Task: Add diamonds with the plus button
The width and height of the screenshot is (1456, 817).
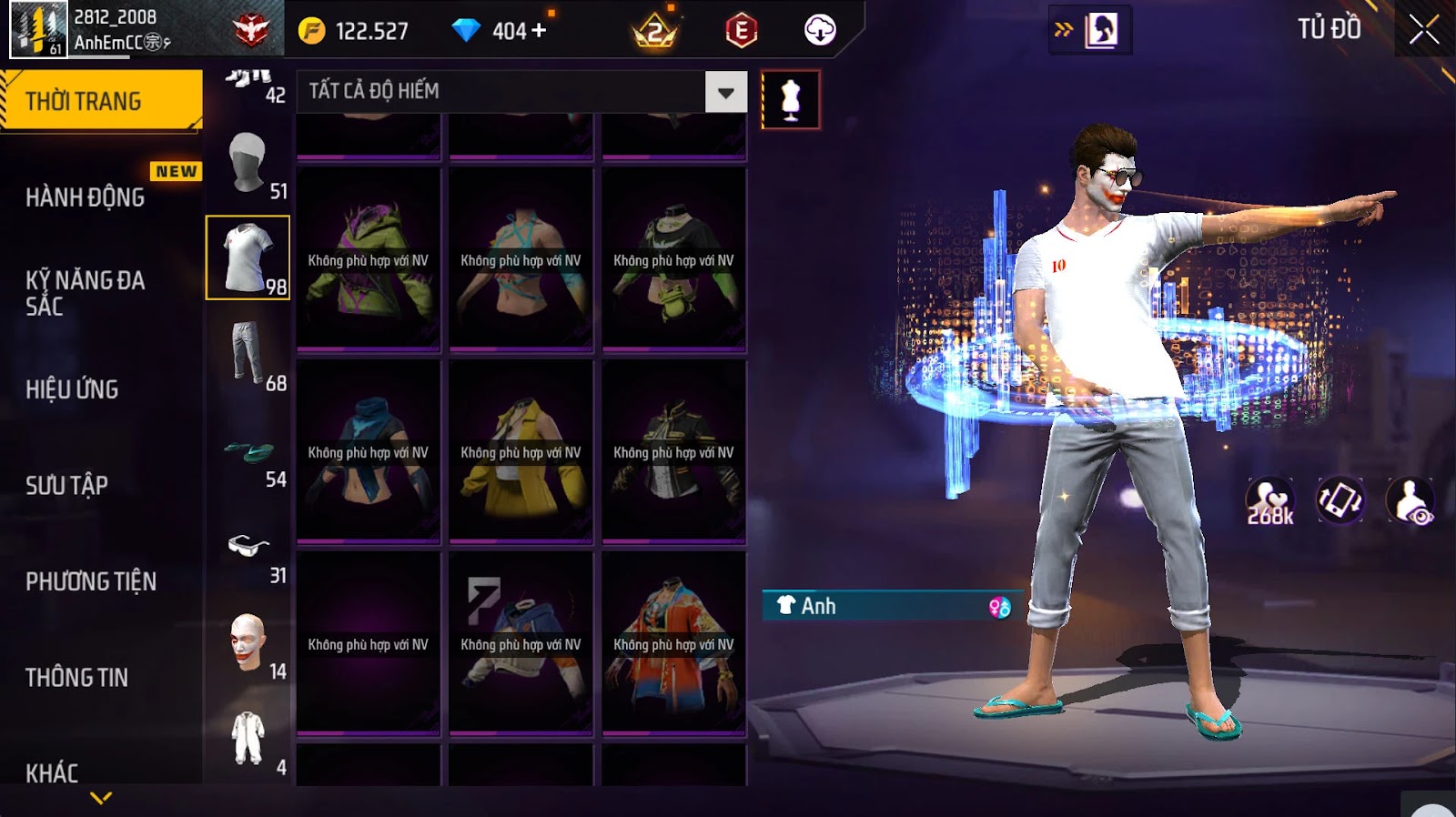Action: click(540, 30)
